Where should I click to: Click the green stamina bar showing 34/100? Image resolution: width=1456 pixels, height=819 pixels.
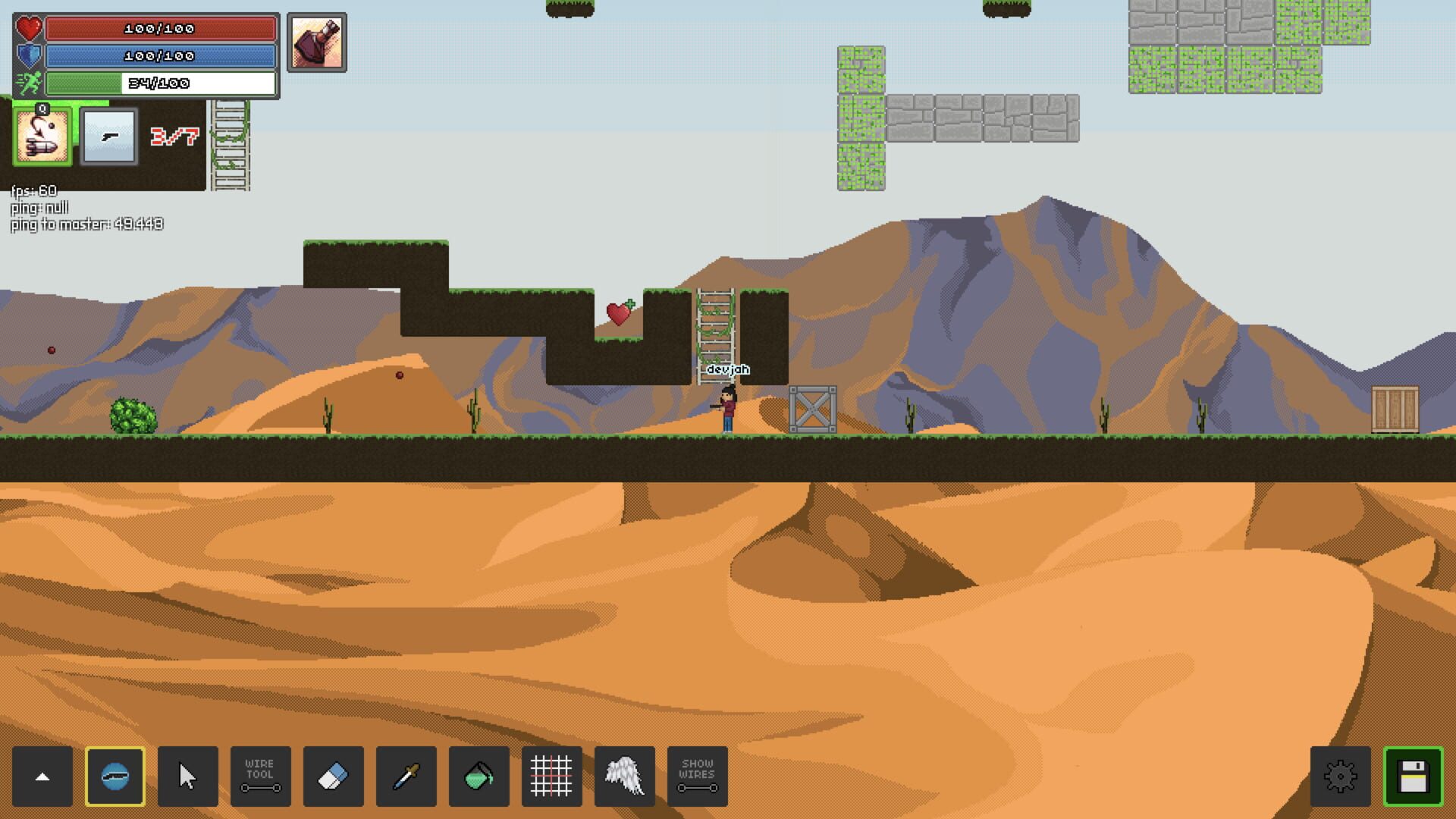pos(160,83)
